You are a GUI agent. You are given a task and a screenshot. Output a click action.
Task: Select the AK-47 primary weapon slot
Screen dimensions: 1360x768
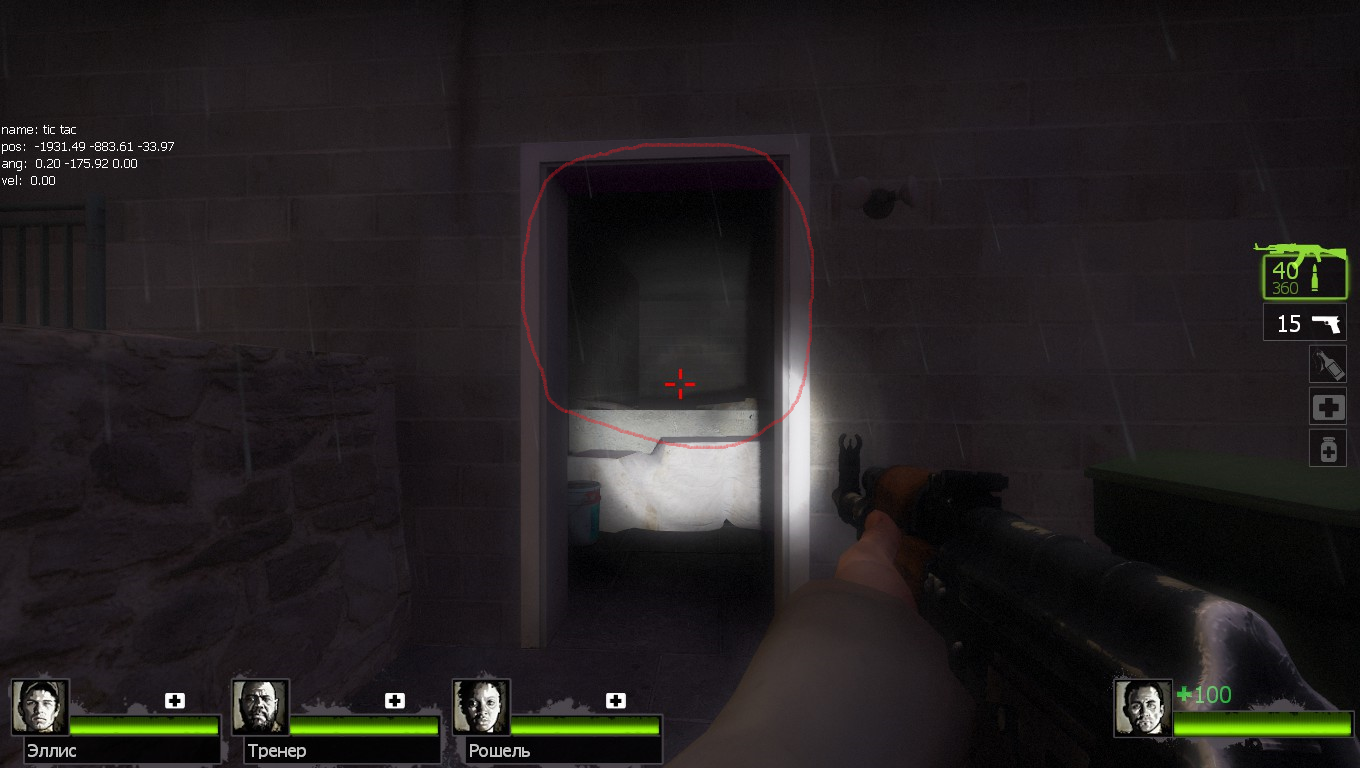pyautogui.click(x=1304, y=270)
